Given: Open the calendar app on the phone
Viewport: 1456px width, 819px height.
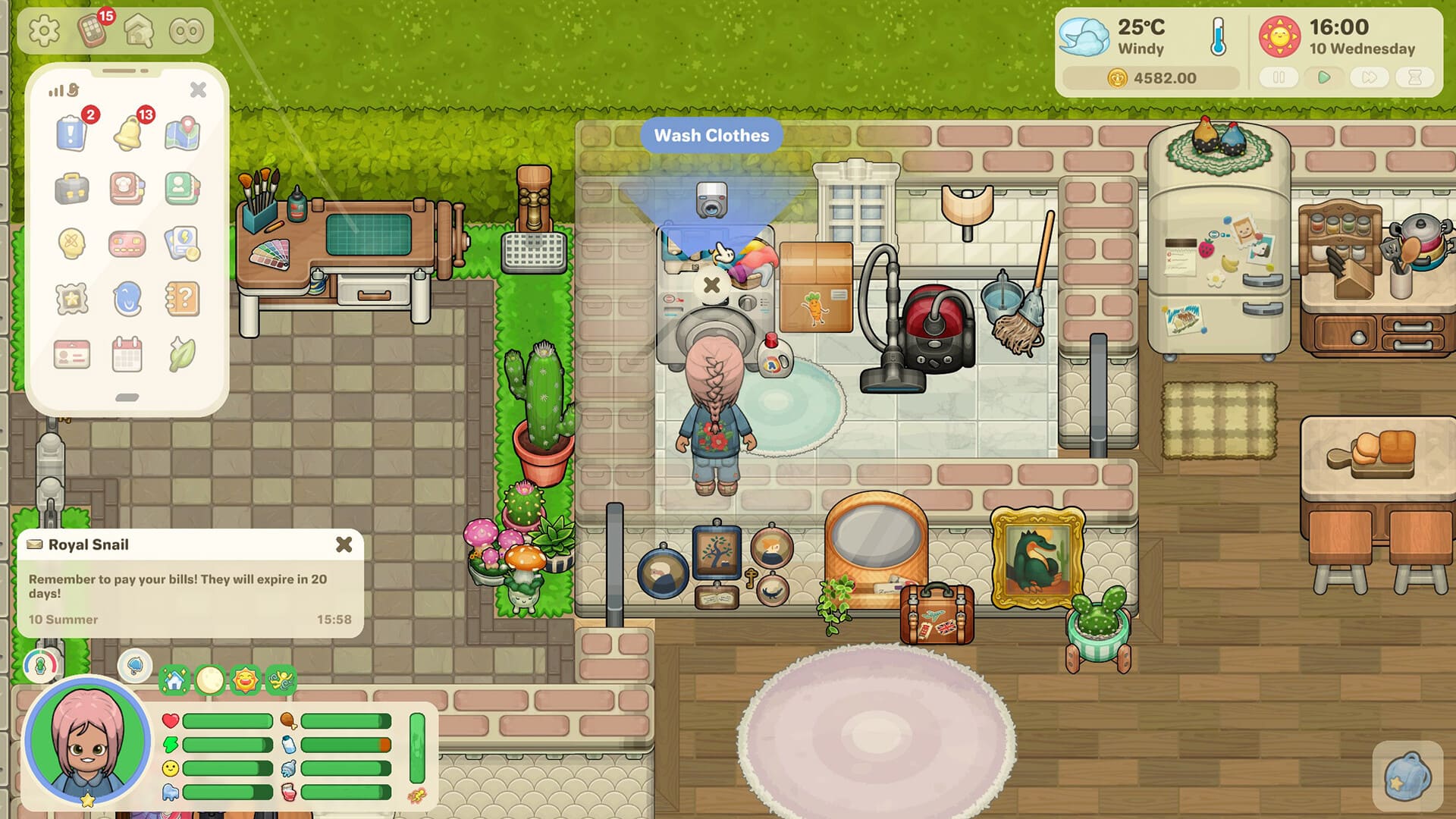Looking at the screenshot, I should tap(127, 354).
